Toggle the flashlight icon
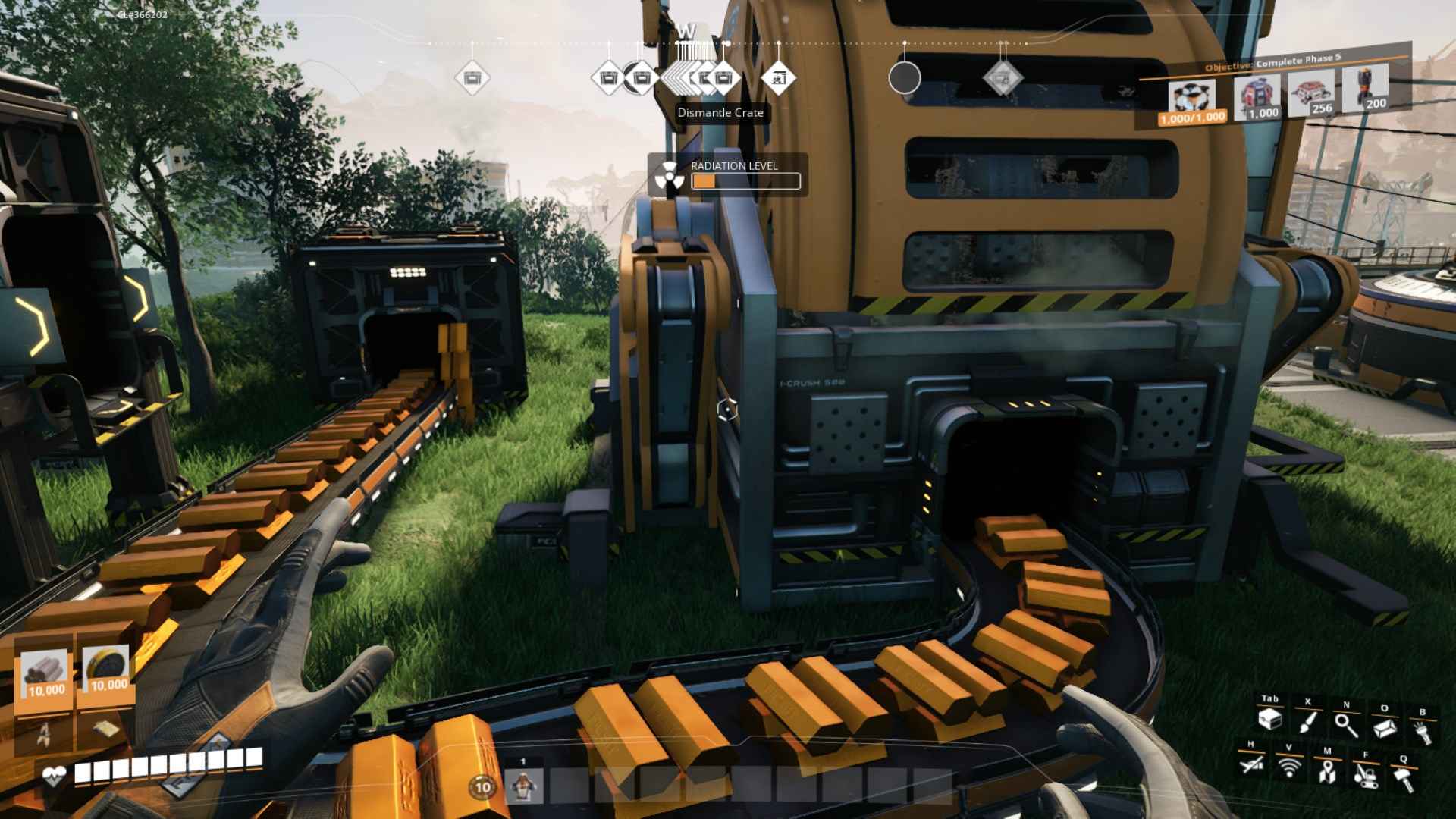 coord(1423,732)
